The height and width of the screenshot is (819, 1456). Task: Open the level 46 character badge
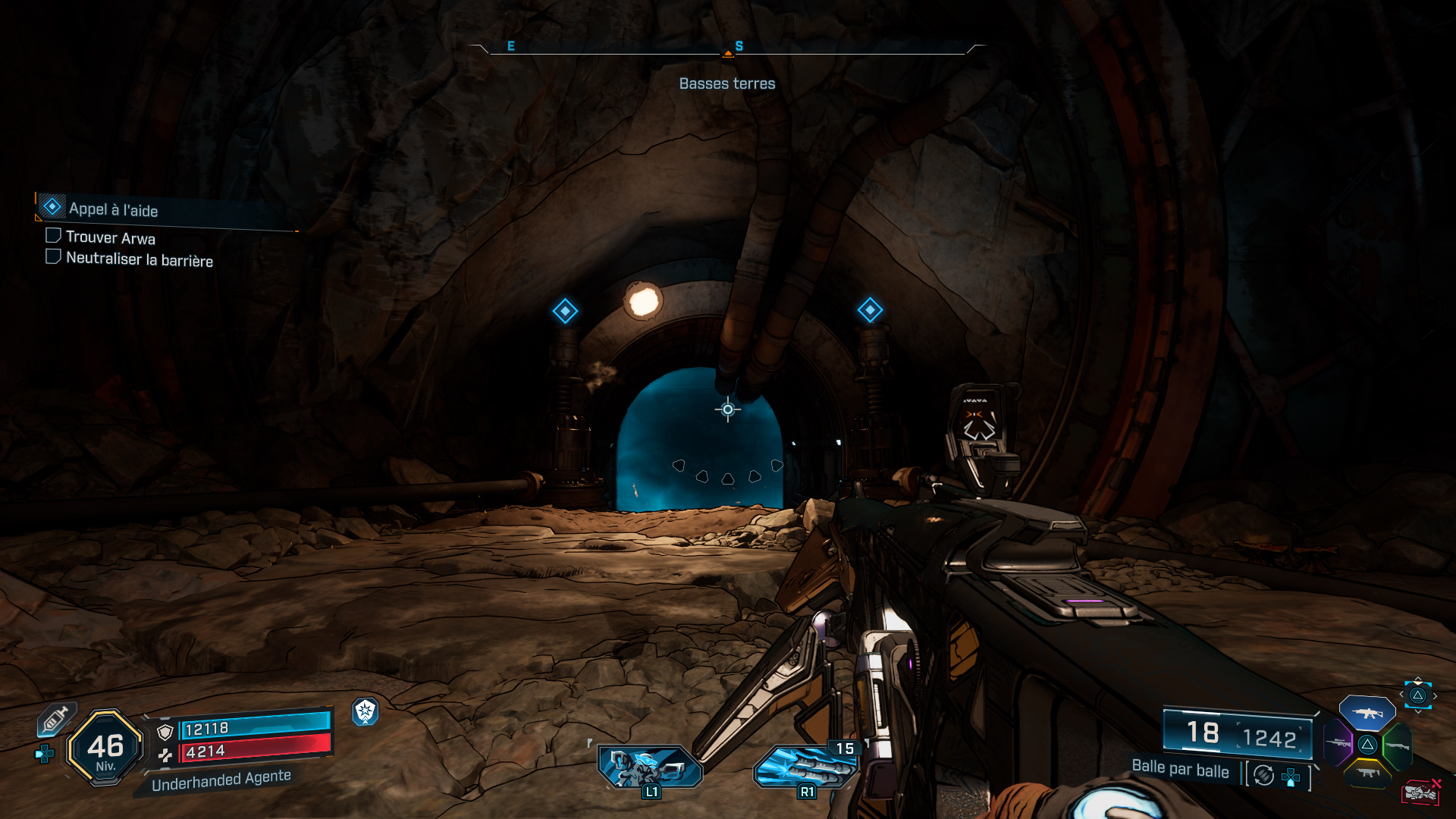[x=105, y=748]
